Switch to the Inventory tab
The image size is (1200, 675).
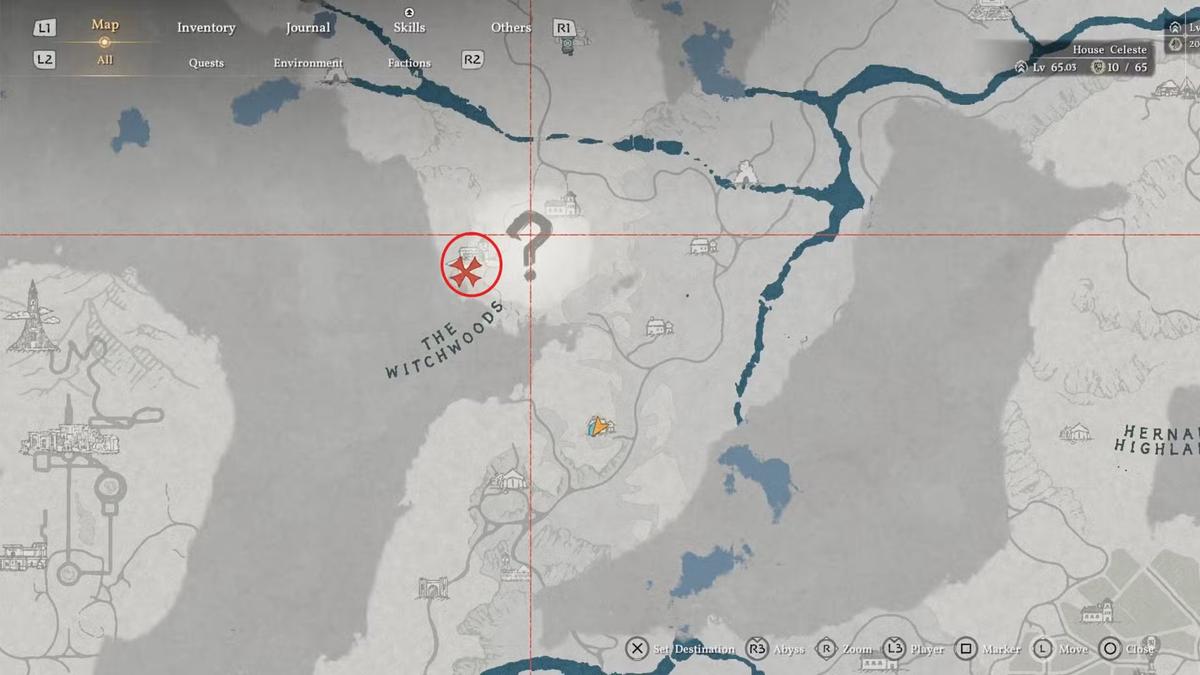[206, 27]
